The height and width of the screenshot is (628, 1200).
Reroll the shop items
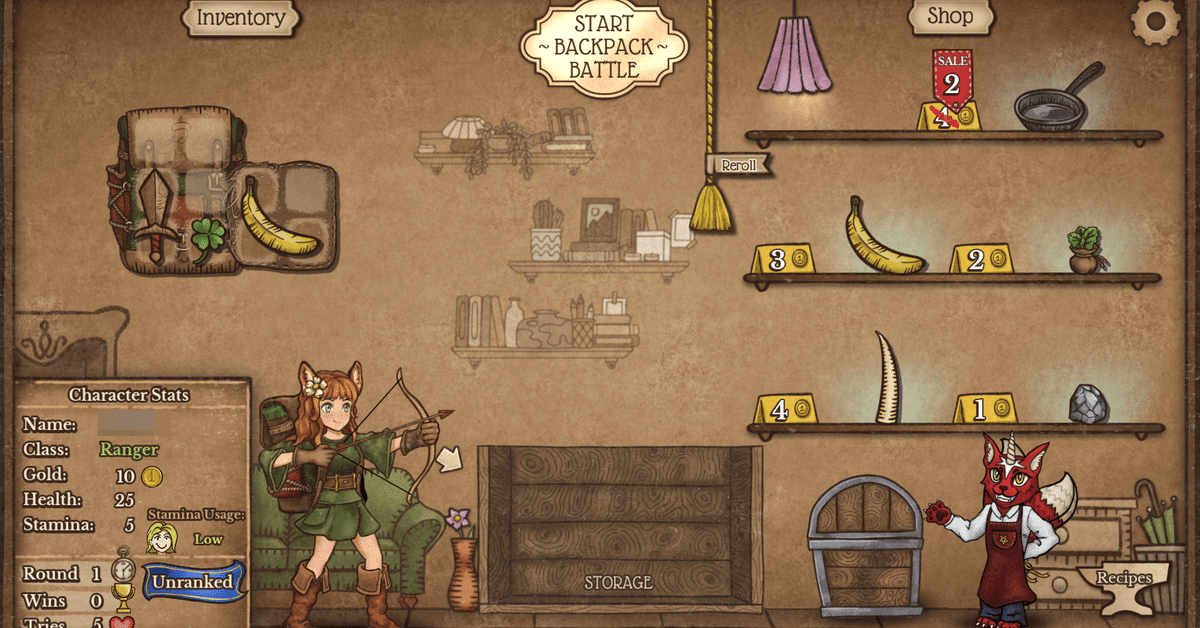point(739,165)
